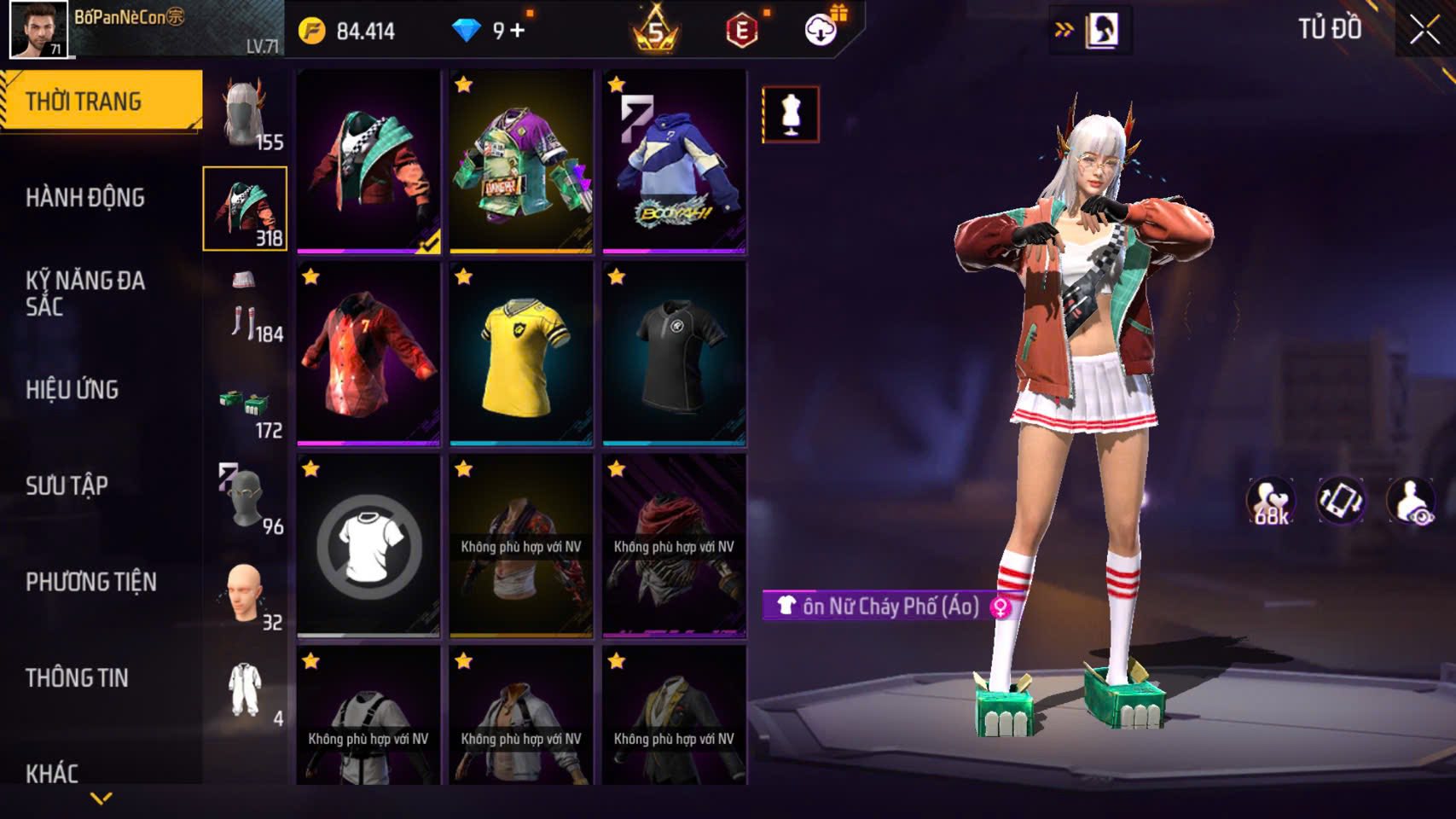The image size is (1456, 819).
Task: Select the black polo shirt
Action: coord(674,354)
